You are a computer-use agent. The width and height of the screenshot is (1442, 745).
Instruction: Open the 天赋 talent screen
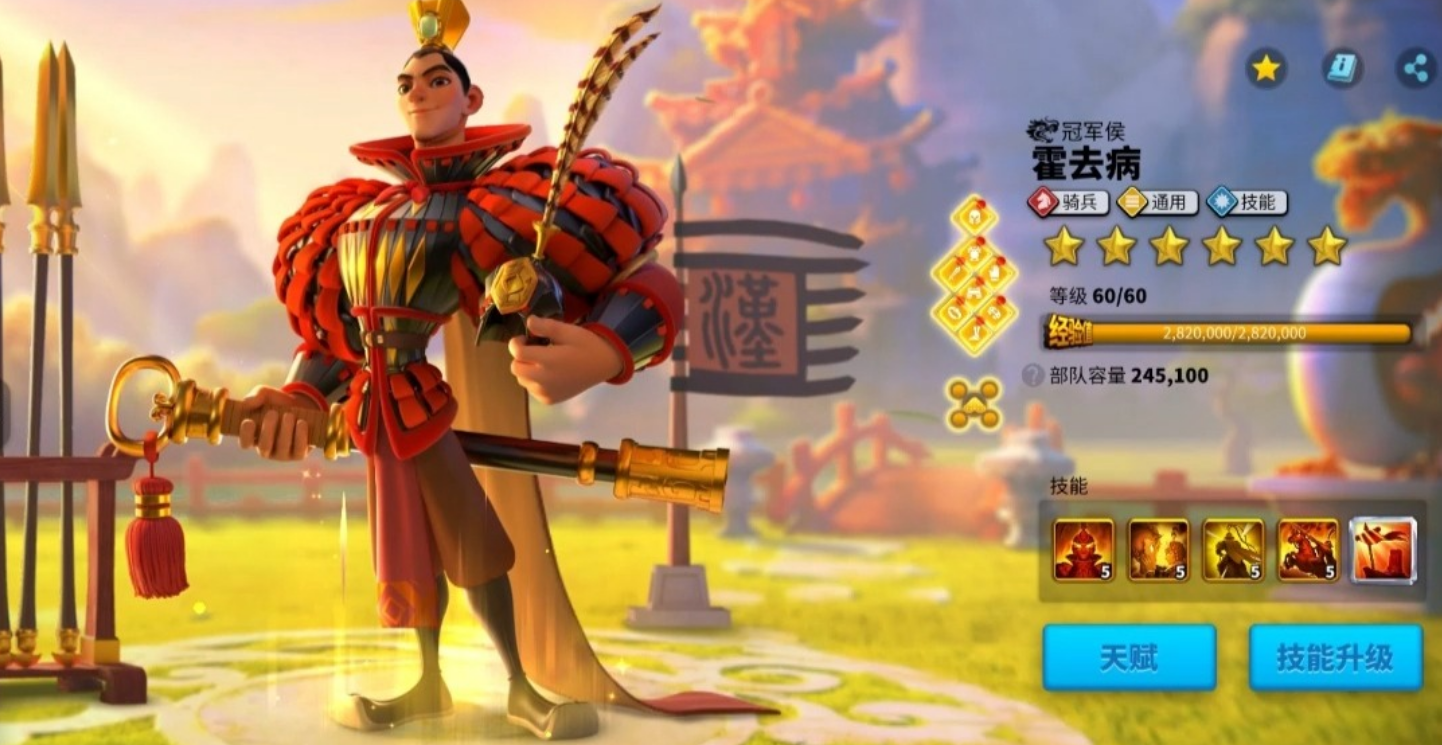[x=1129, y=658]
